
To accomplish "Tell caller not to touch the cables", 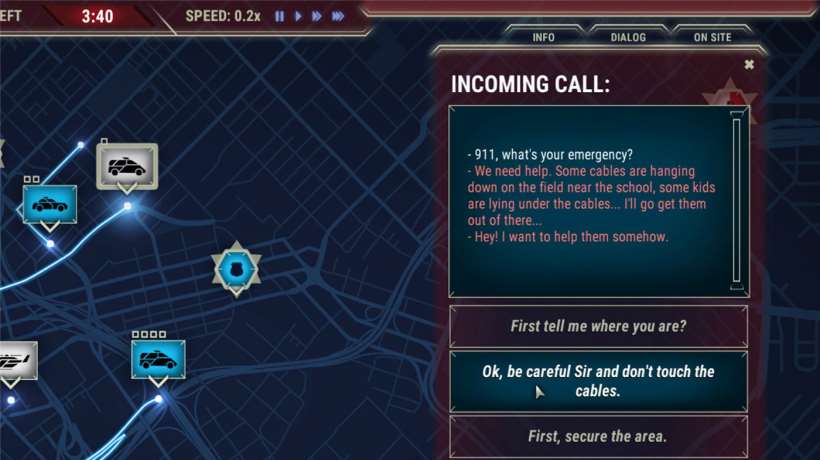I will point(598,381).
